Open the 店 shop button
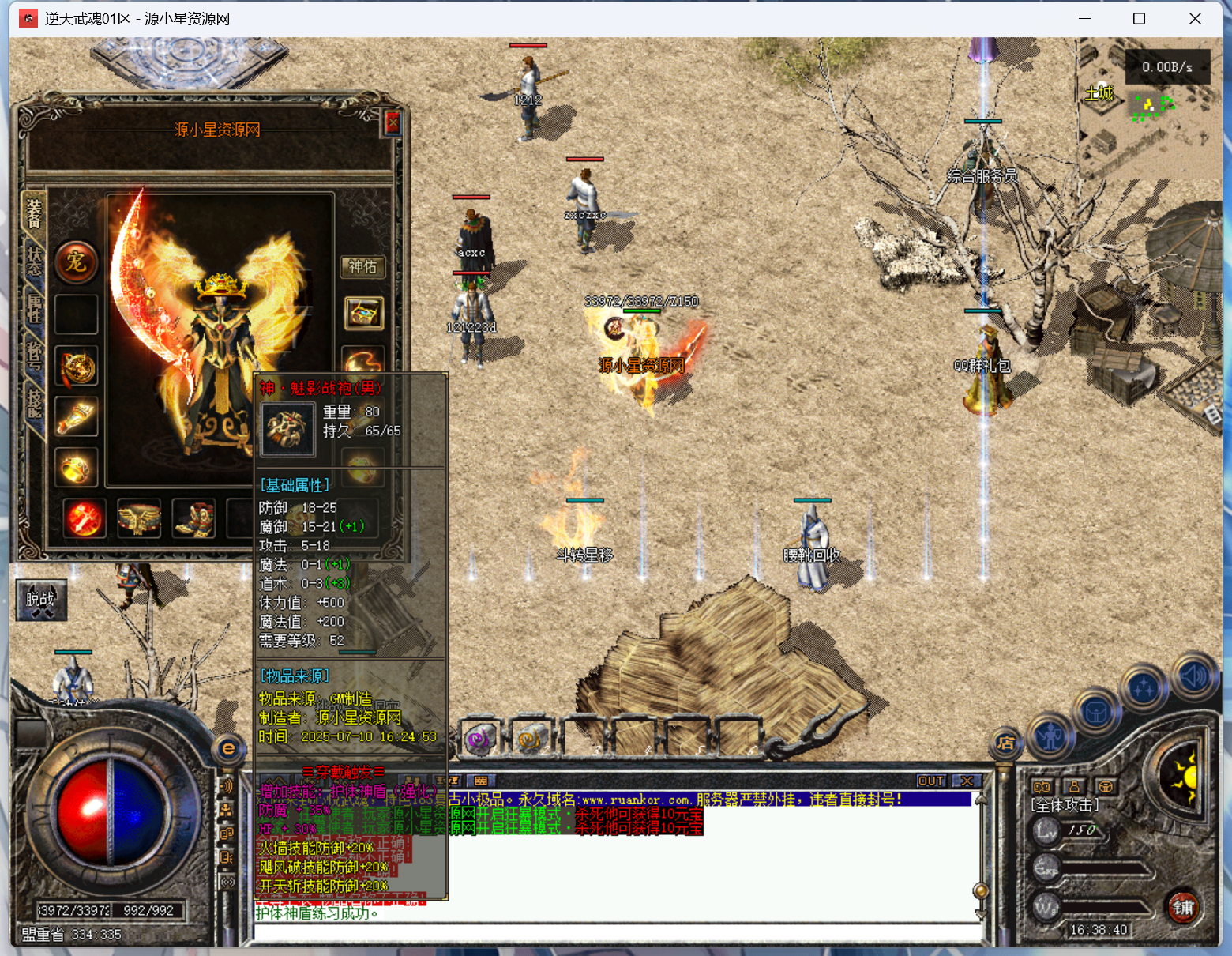 (1005, 743)
